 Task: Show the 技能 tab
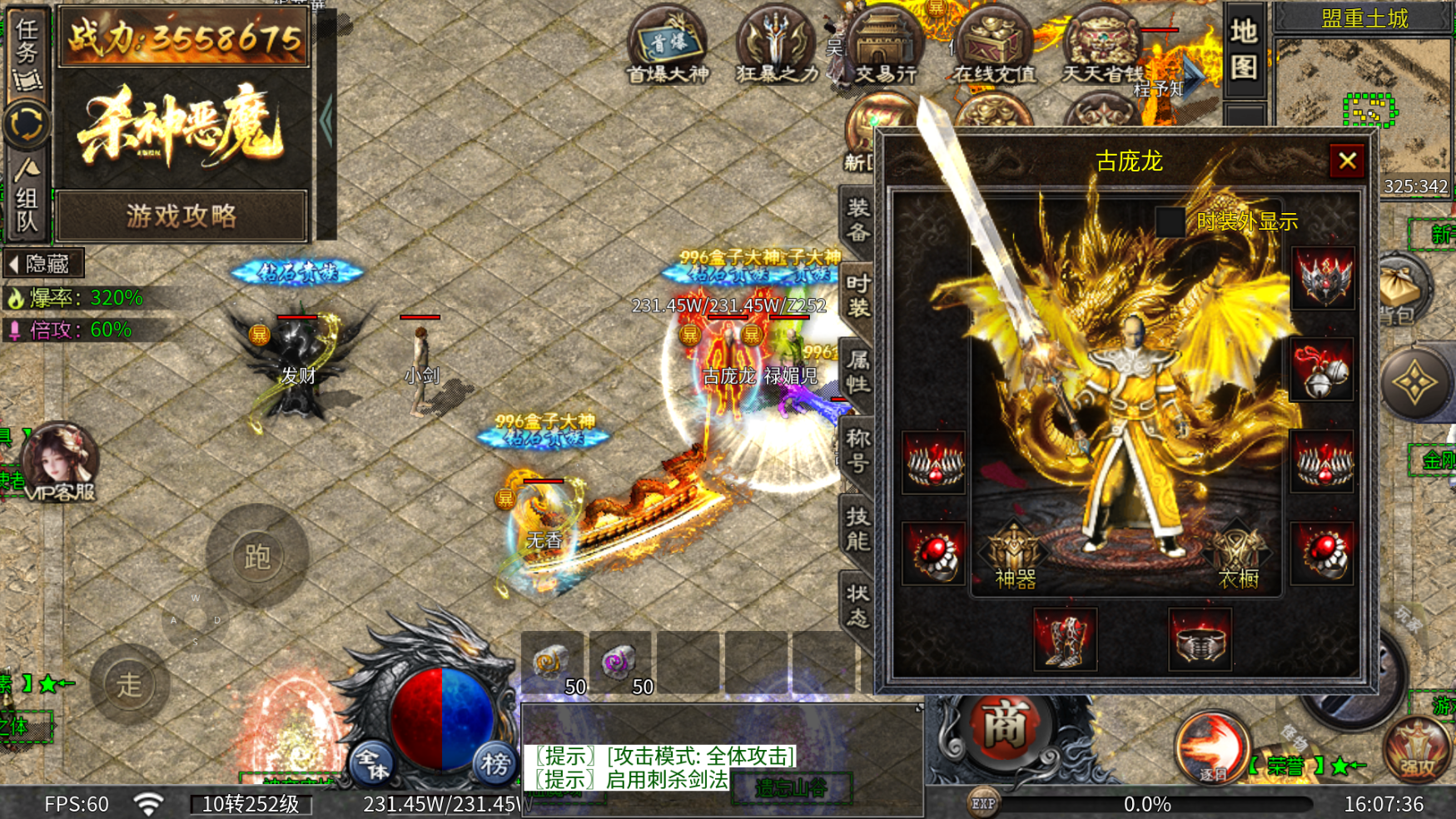pos(858,528)
